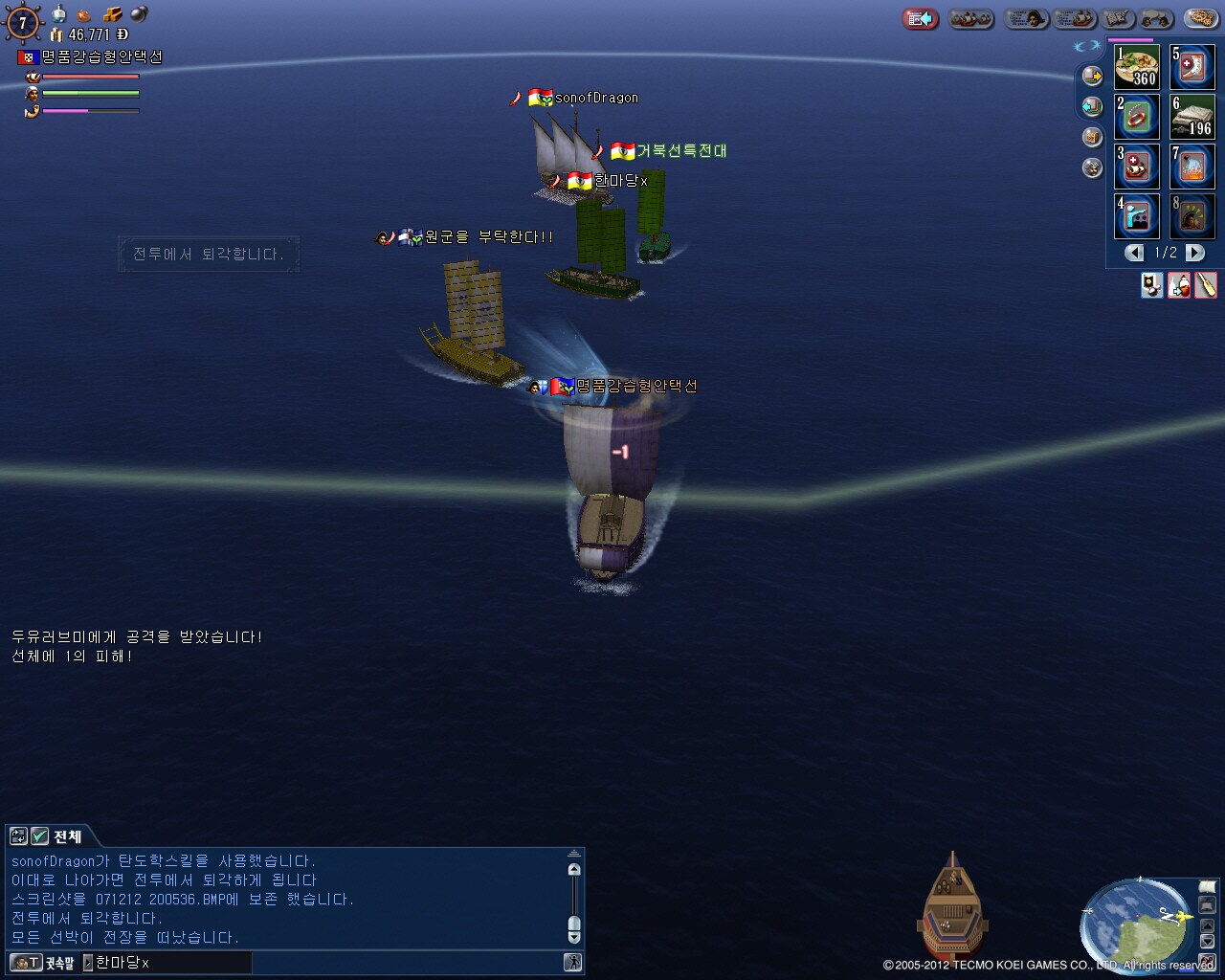
Task: Use the food plate in hotbar slot 1
Action: 1137,67
